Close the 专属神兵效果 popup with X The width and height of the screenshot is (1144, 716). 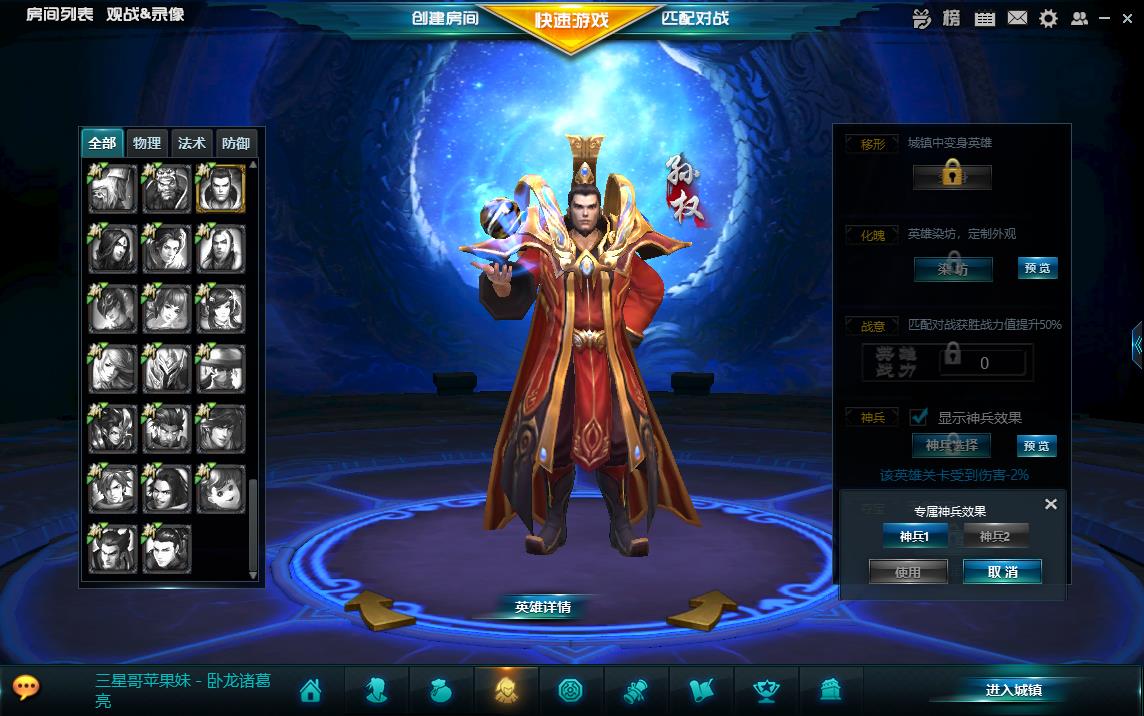1051,504
